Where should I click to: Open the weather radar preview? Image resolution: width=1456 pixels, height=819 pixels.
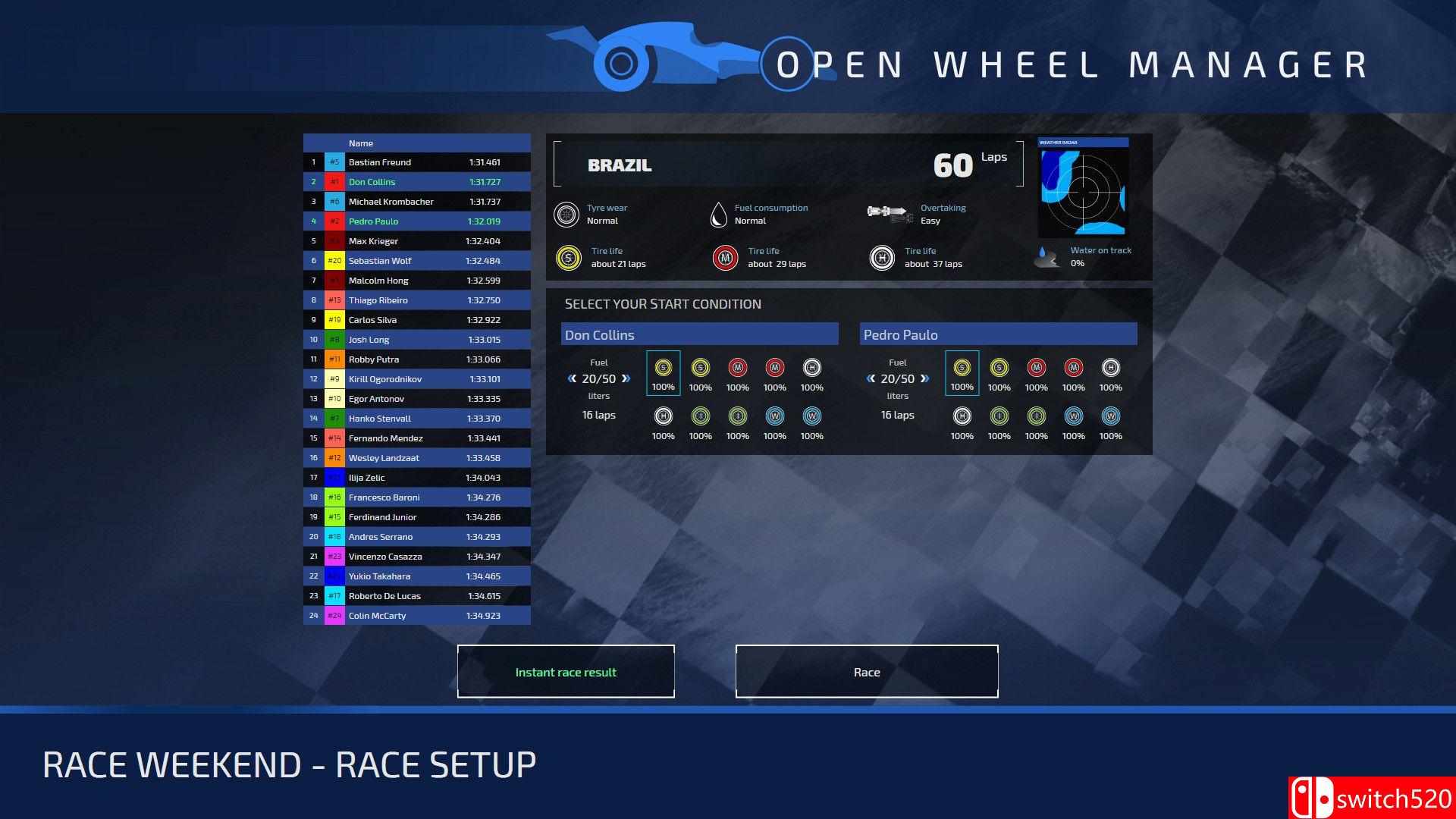click(x=1083, y=191)
